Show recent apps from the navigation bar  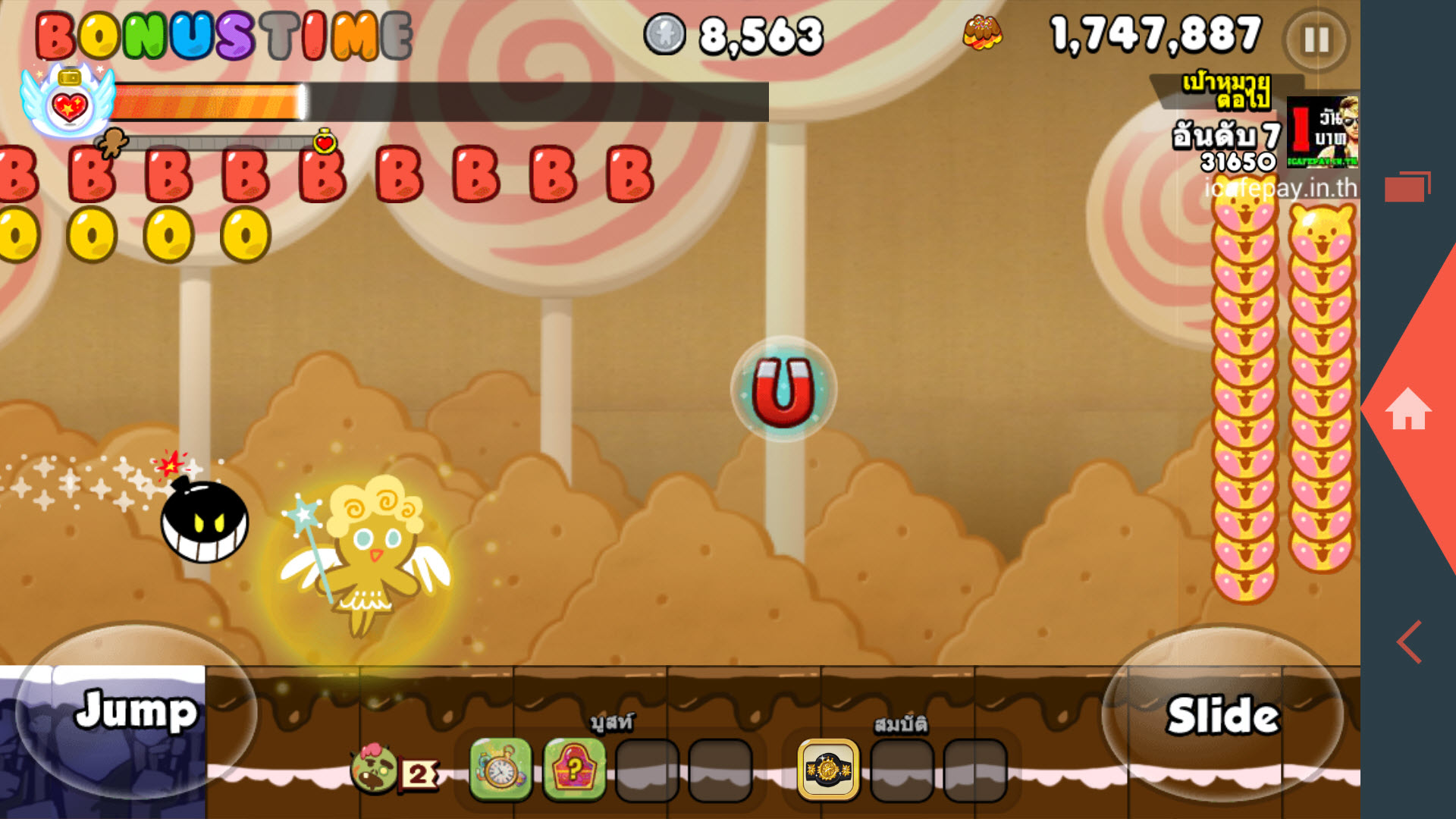pyautogui.click(x=1407, y=187)
